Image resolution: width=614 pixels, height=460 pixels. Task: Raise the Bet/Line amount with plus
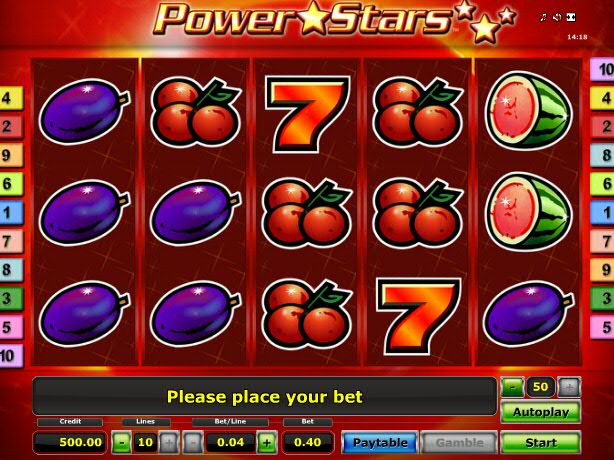267,442
